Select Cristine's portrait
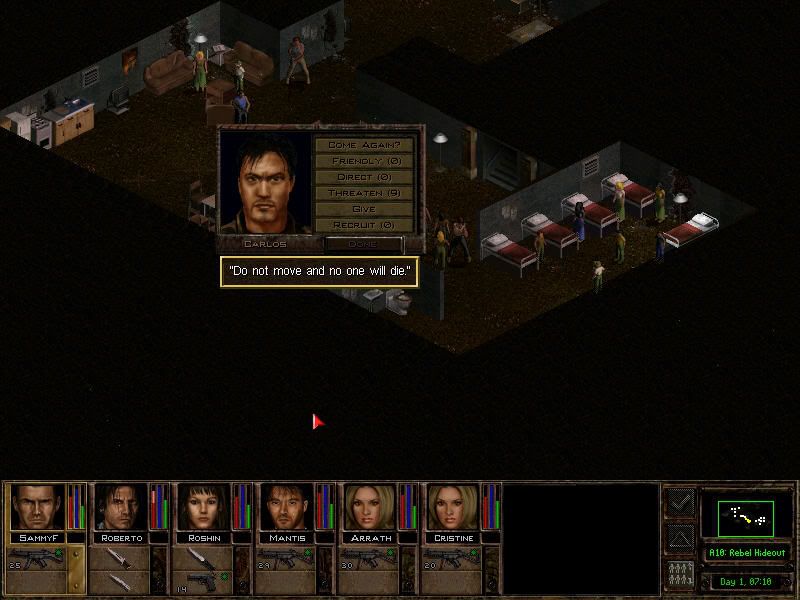 pos(454,507)
